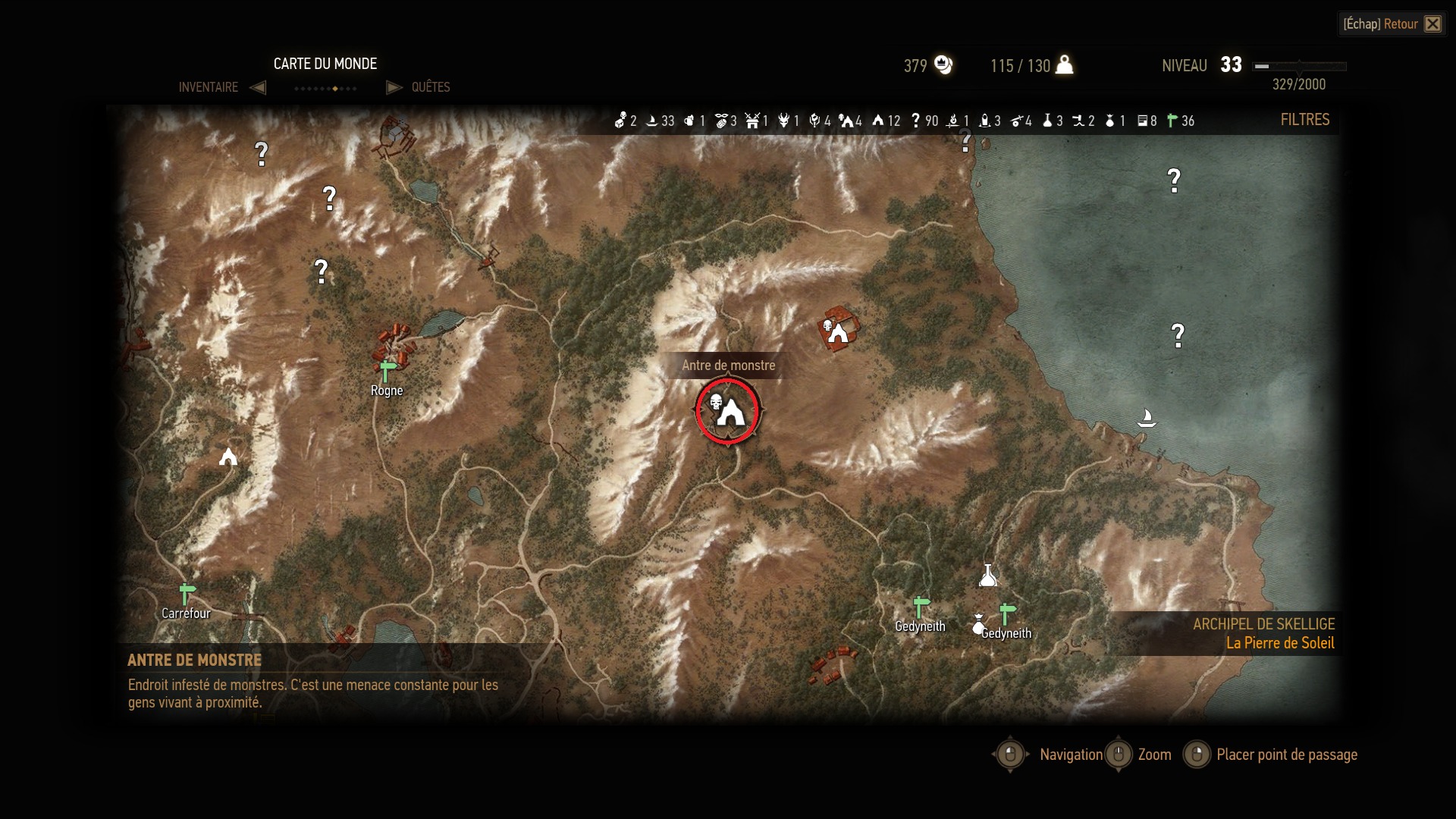Switch to the Quêtes tab
Image resolution: width=1456 pixels, height=819 pixels.
(x=430, y=87)
